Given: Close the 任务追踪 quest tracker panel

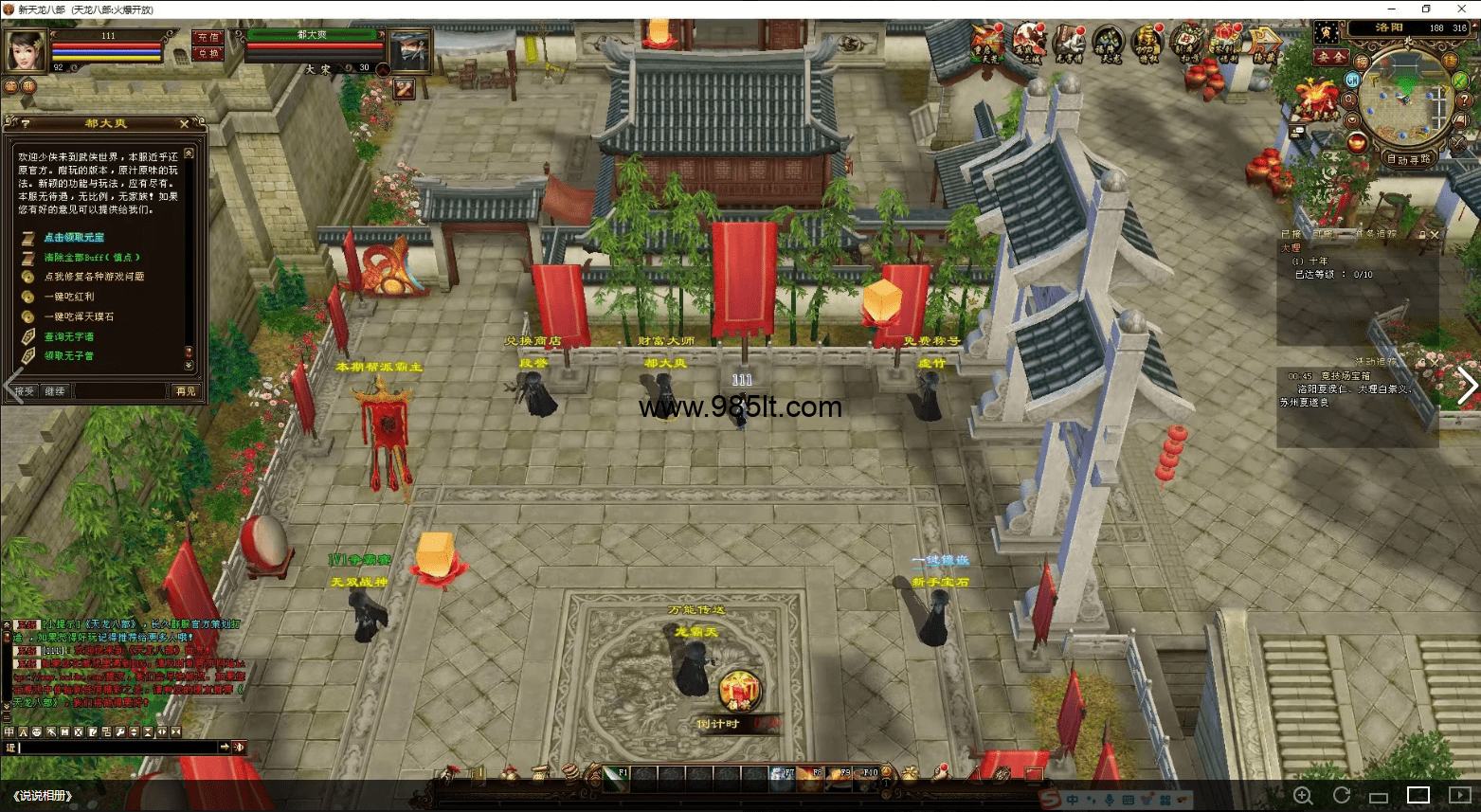Looking at the screenshot, I should 1435,235.
